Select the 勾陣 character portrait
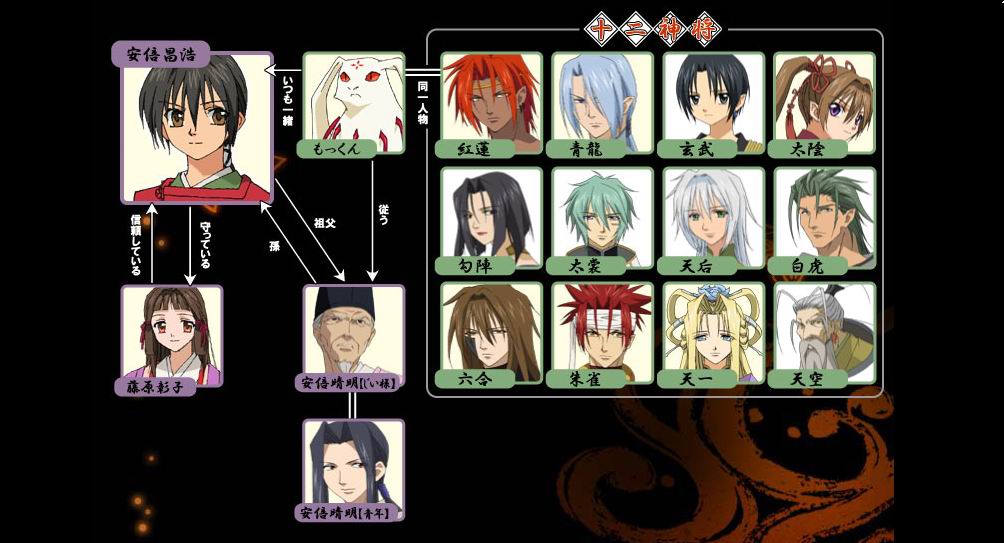 coord(490,213)
